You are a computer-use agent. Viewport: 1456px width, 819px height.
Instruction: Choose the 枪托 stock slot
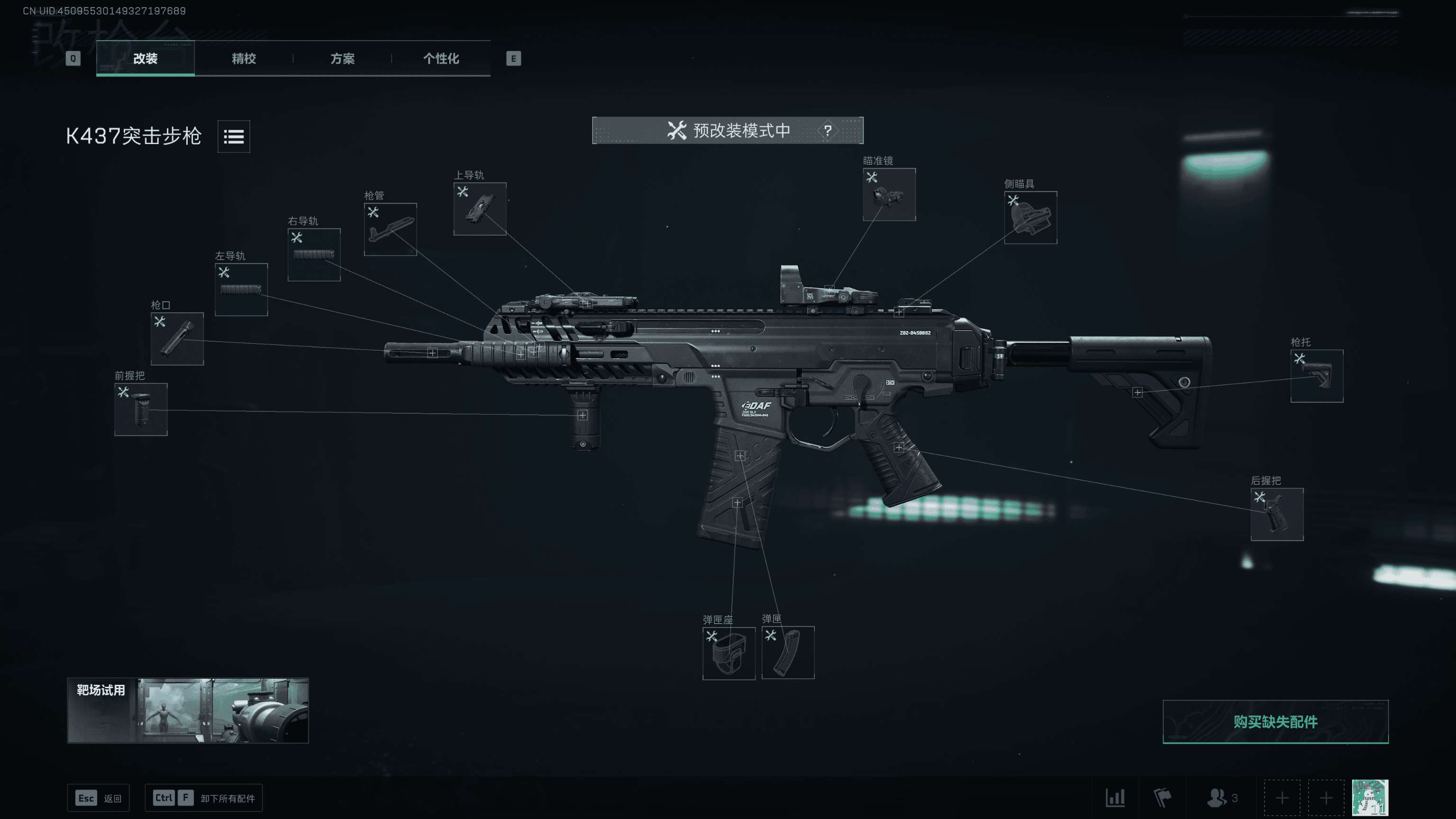(1316, 376)
